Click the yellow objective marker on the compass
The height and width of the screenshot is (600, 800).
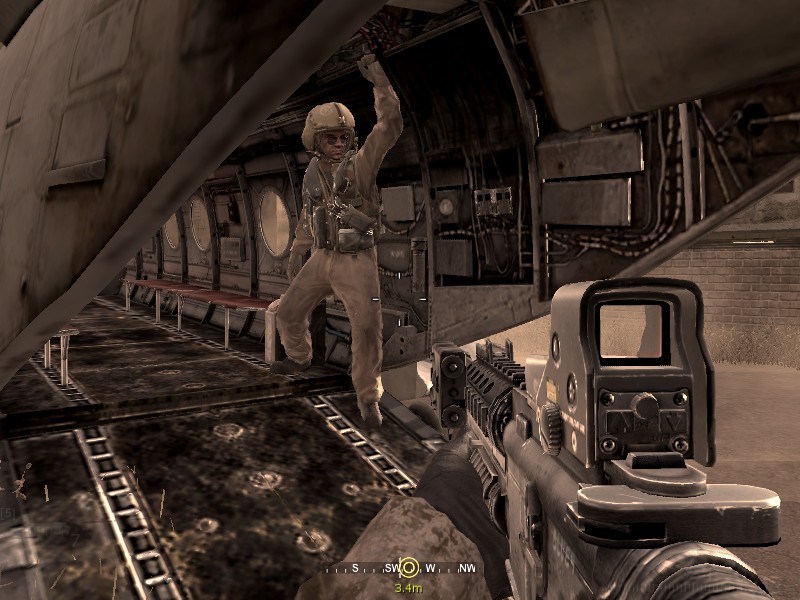(x=408, y=568)
